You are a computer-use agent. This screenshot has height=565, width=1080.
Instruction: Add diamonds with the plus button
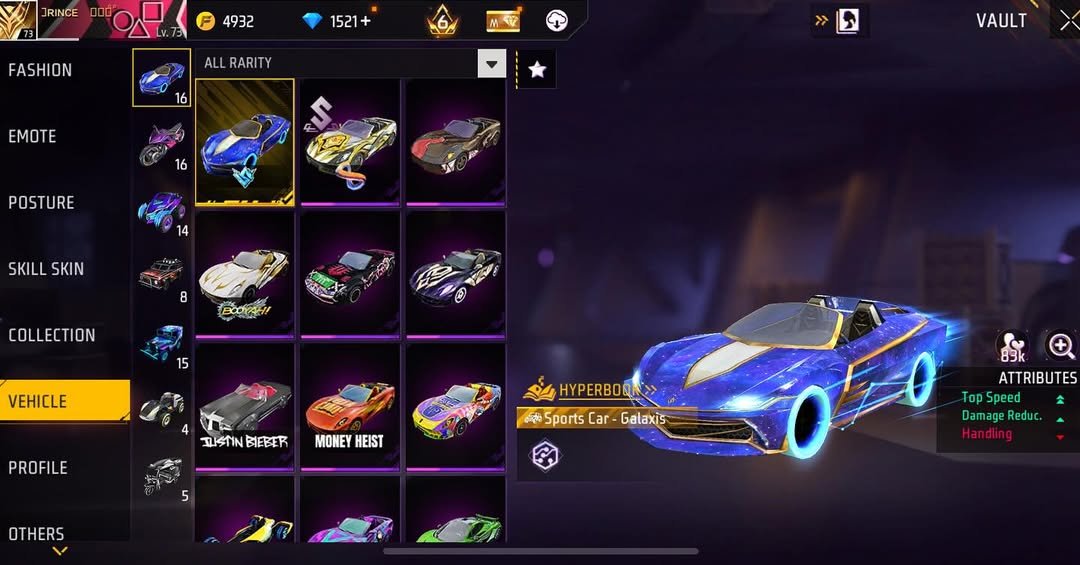point(365,21)
